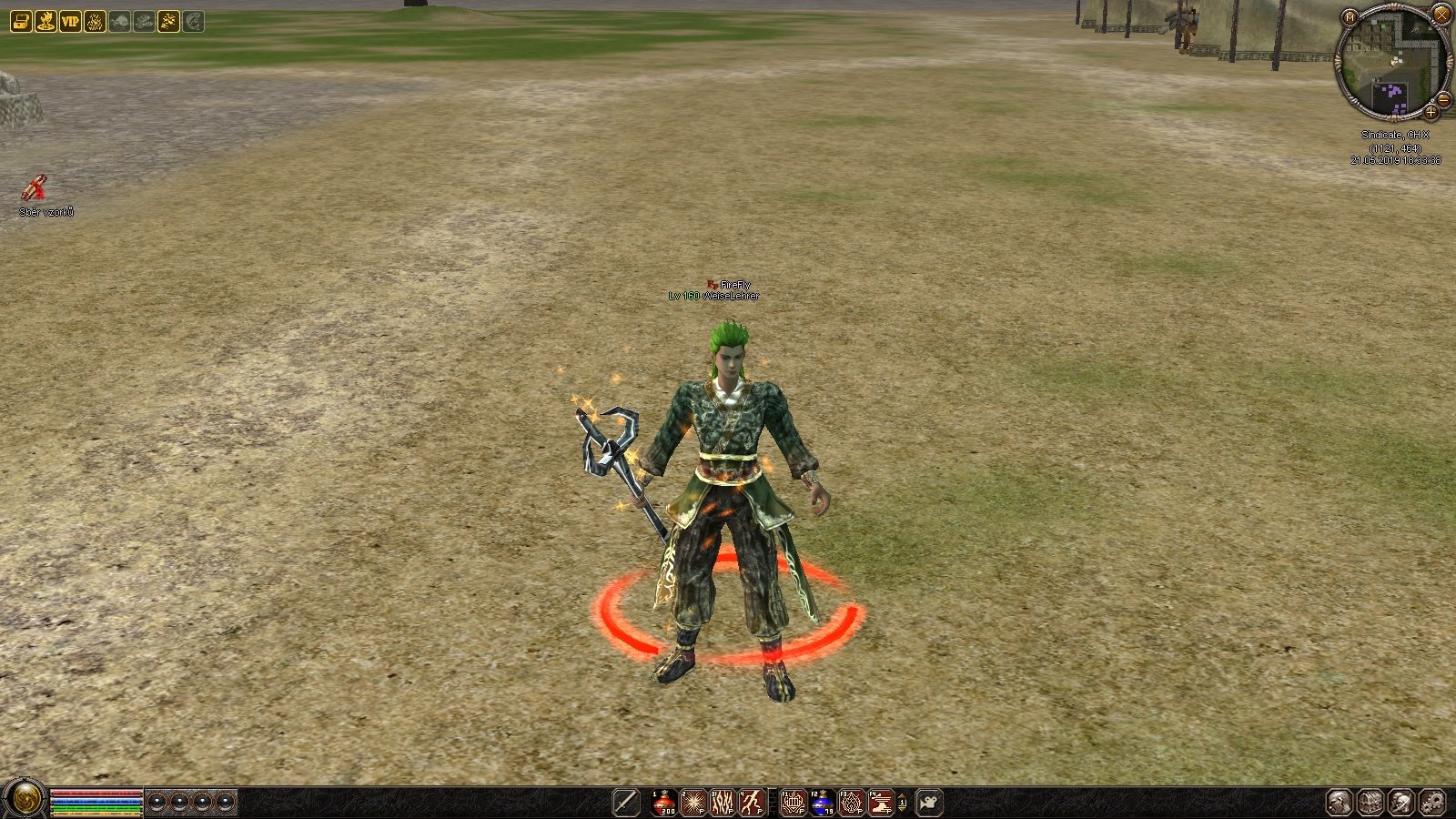Zoom in the minimap

point(1431,113)
